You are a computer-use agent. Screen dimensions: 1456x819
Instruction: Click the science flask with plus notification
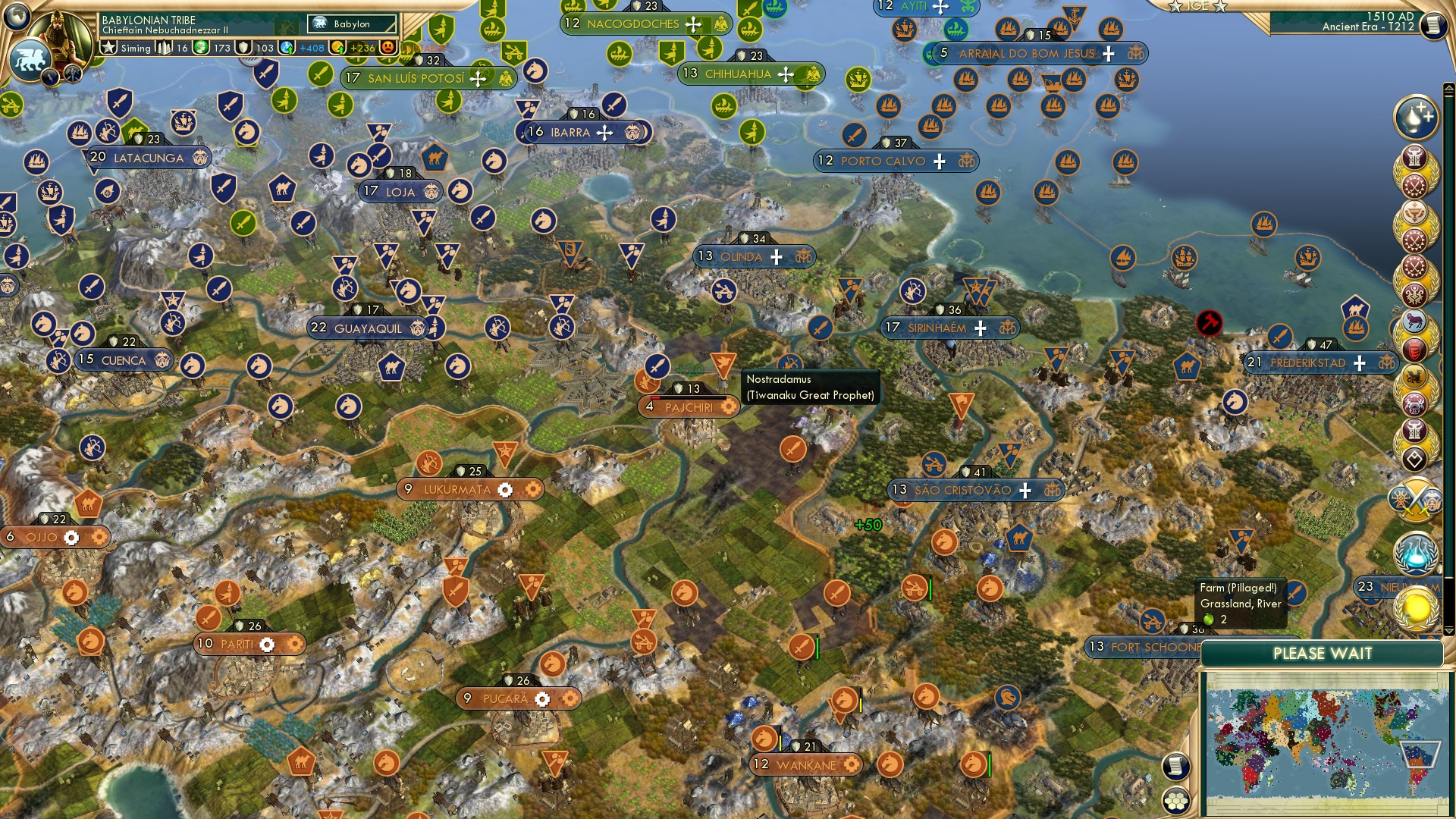coord(1415,118)
